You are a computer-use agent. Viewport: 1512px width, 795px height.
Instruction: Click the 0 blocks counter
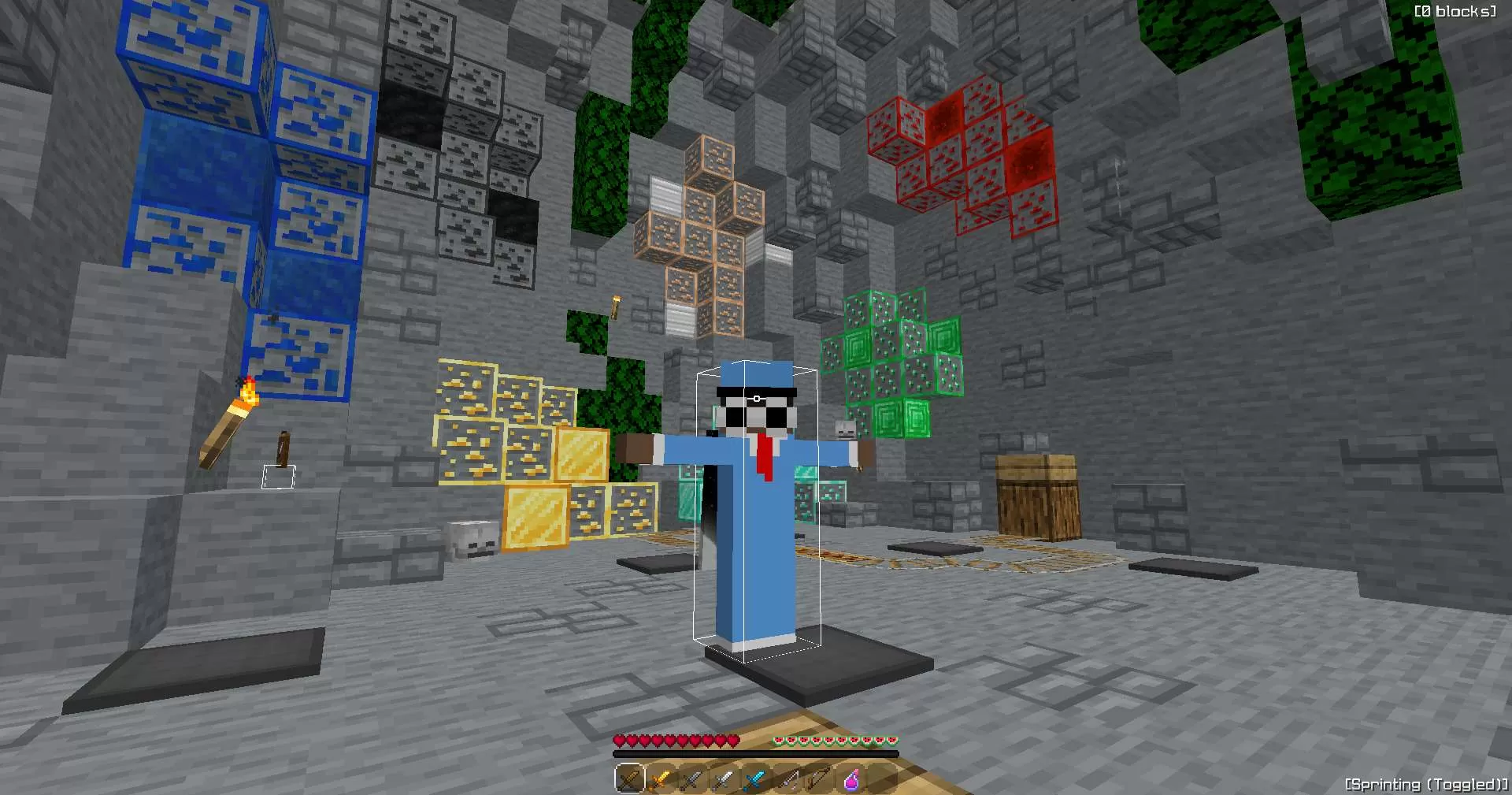point(1456,11)
